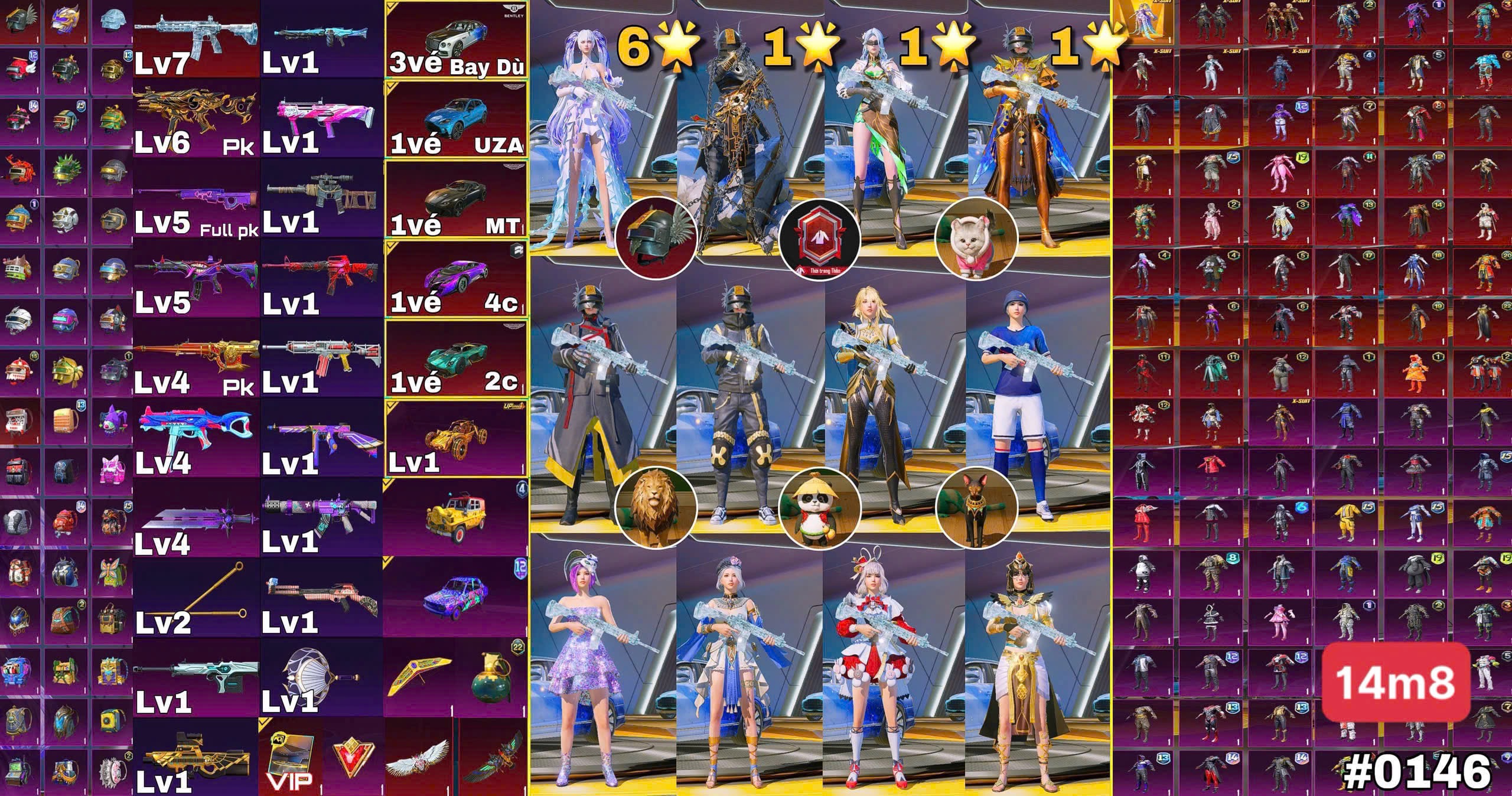Select the black sports car tile labeled MT
The width and height of the screenshot is (1512, 796).
(456, 198)
